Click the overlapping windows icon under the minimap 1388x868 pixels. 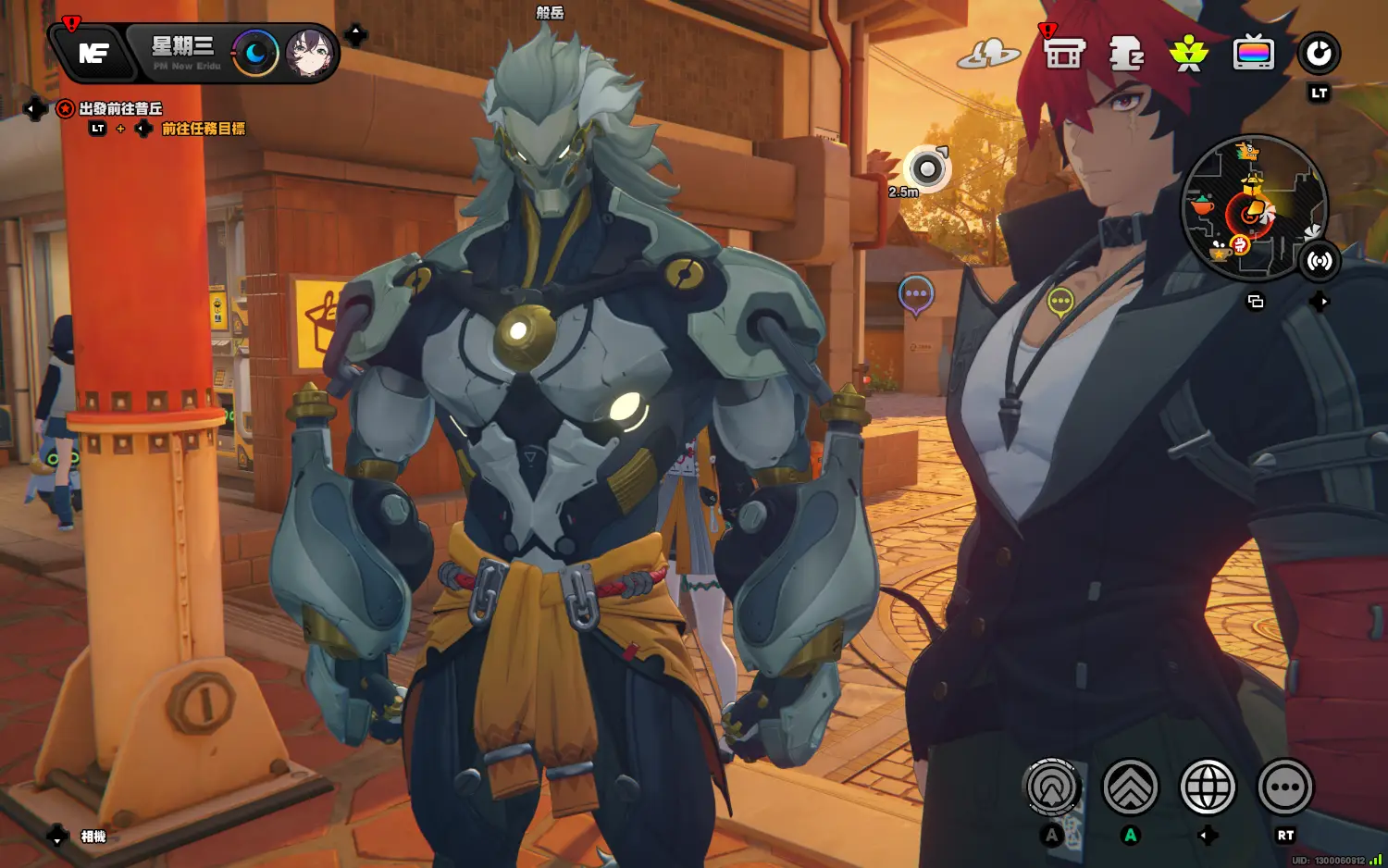(x=1256, y=302)
